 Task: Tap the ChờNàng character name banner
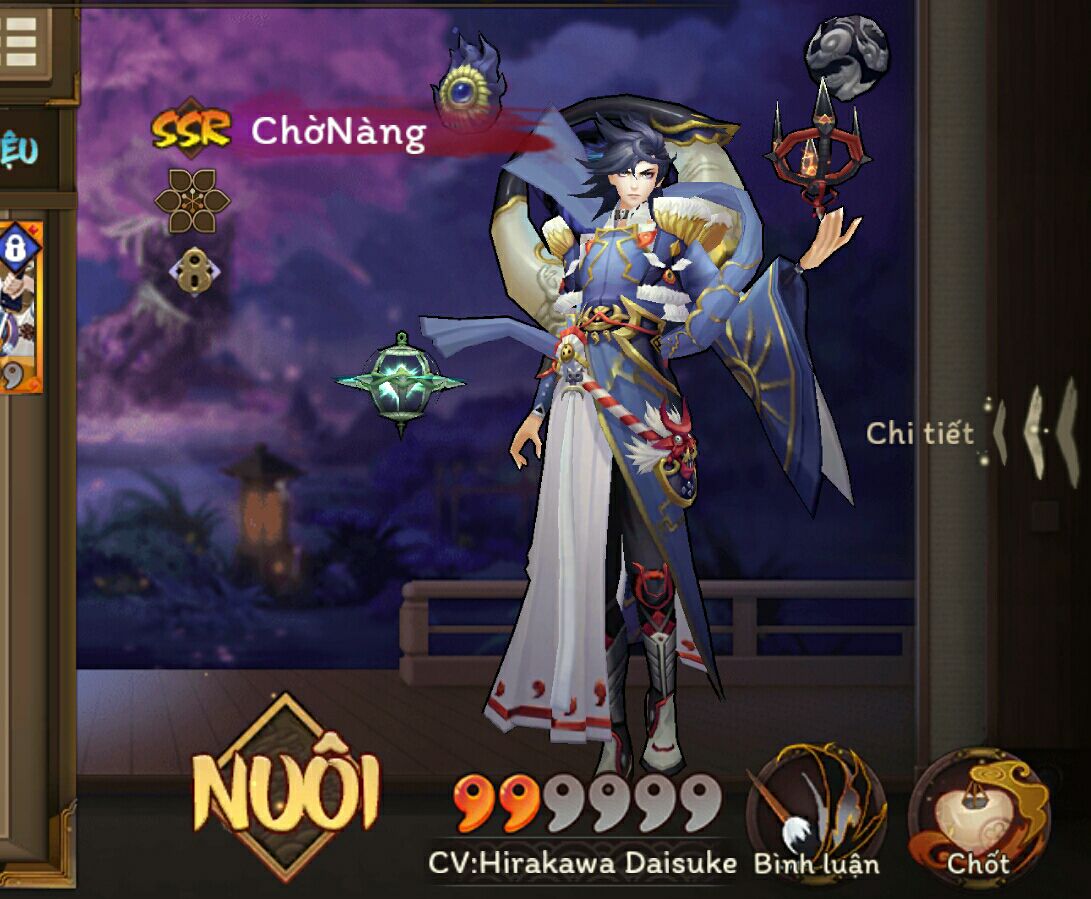[x=338, y=131]
